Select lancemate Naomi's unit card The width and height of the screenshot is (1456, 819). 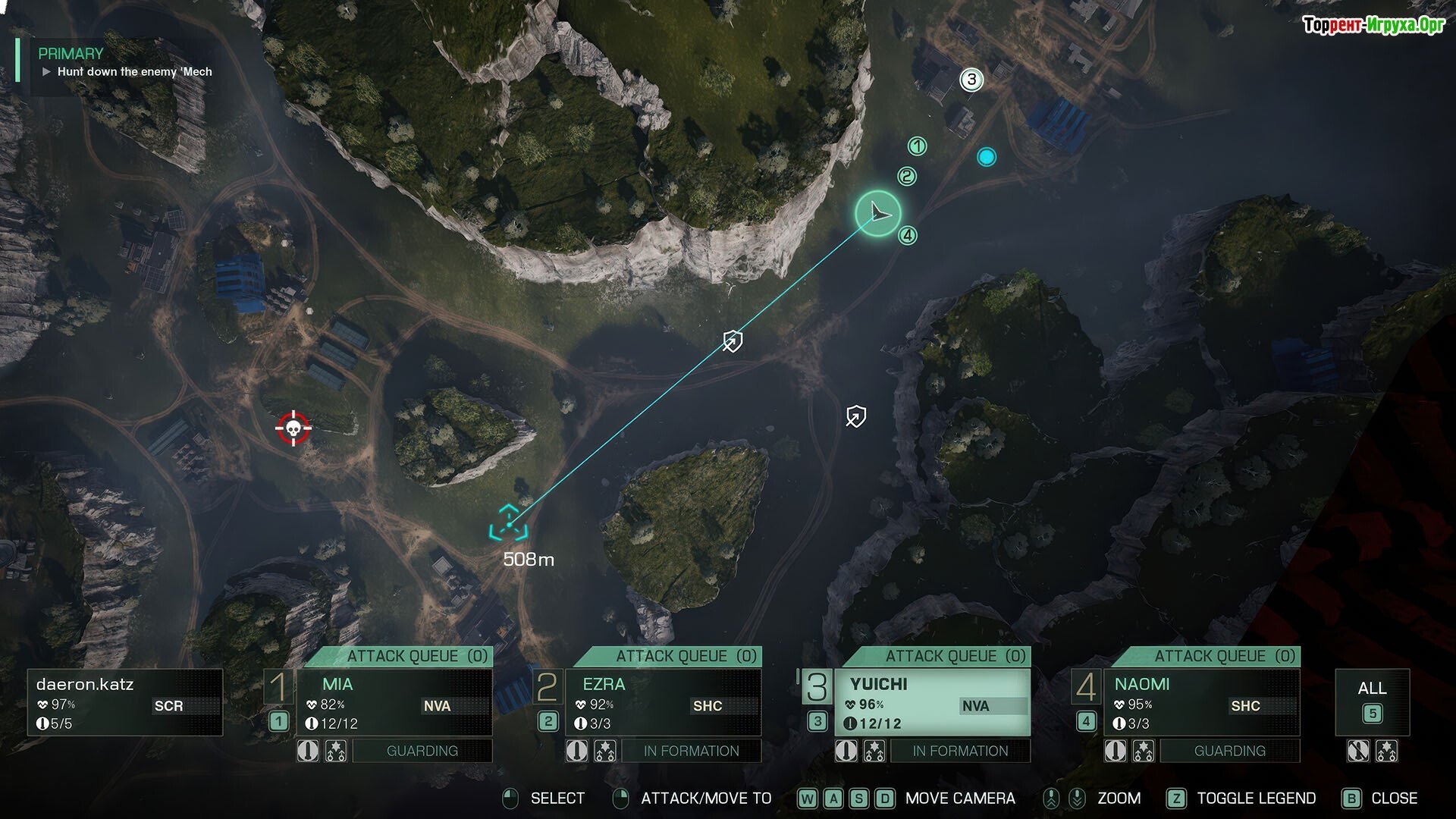click(x=1201, y=702)
